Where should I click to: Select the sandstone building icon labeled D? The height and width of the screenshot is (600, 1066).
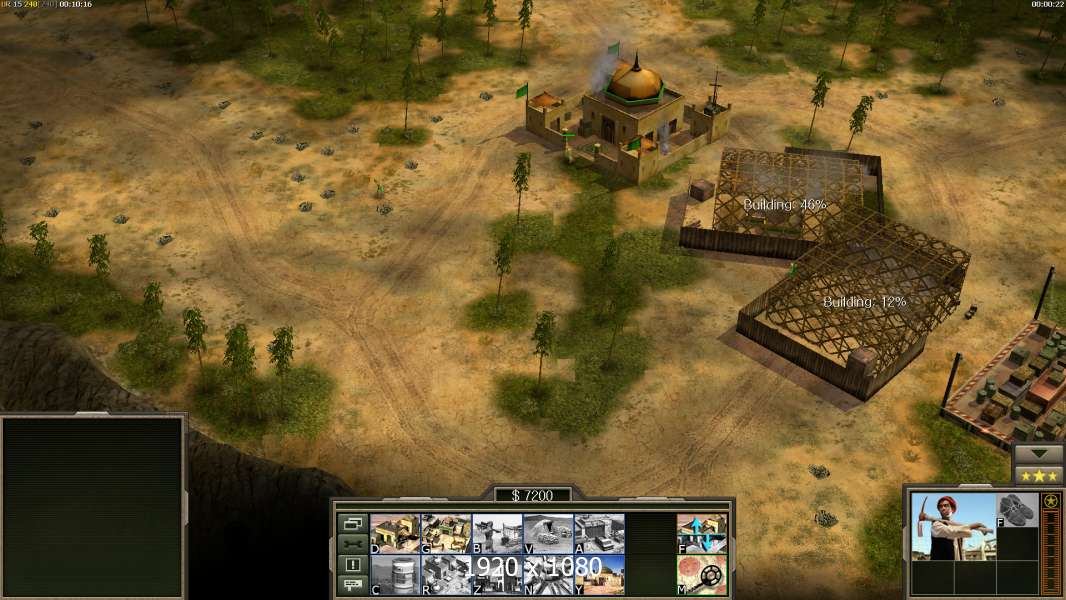[x=395, y=533]
